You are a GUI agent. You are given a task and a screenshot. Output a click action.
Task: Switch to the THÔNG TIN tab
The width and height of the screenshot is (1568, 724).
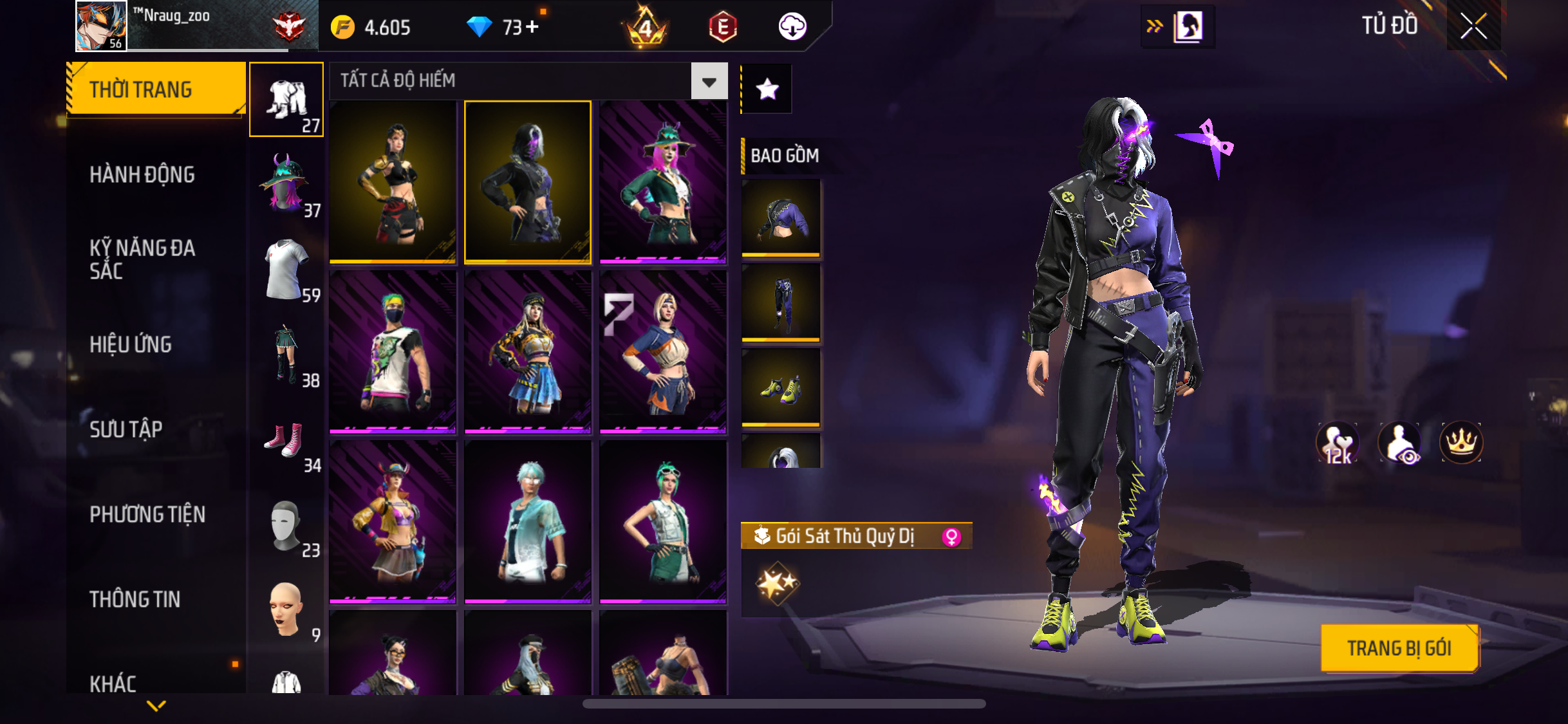[x=135, y=599]
